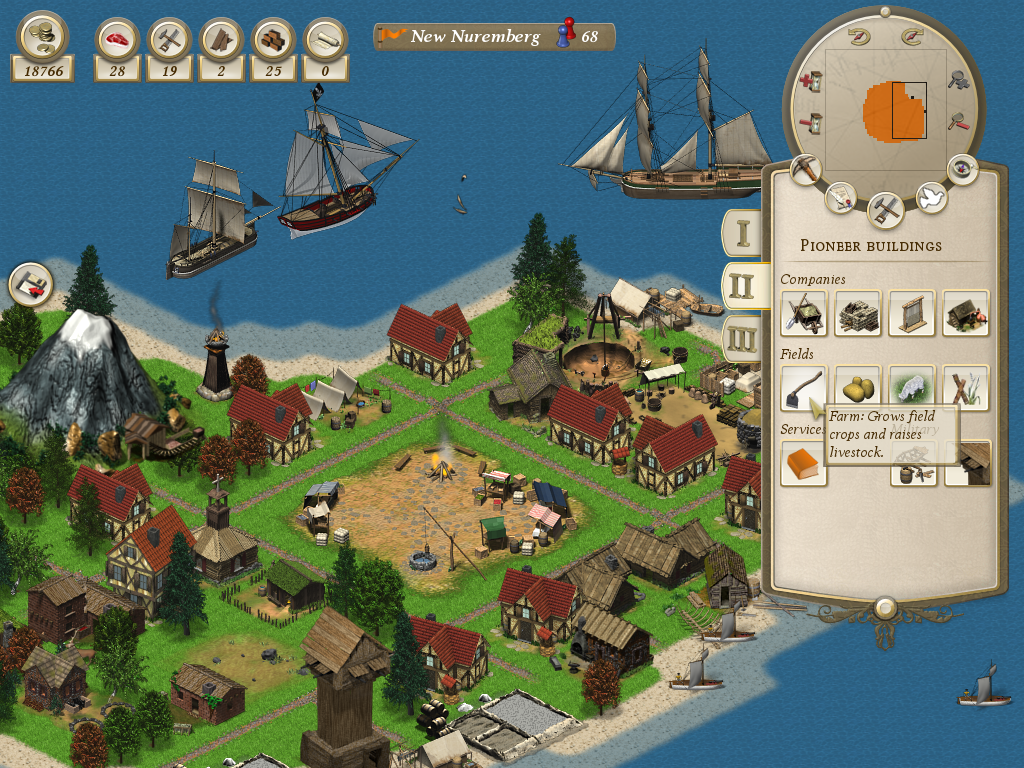1024x768 pixels.
Task: Switch to building tier III tab
Action: tap(742, 339)
